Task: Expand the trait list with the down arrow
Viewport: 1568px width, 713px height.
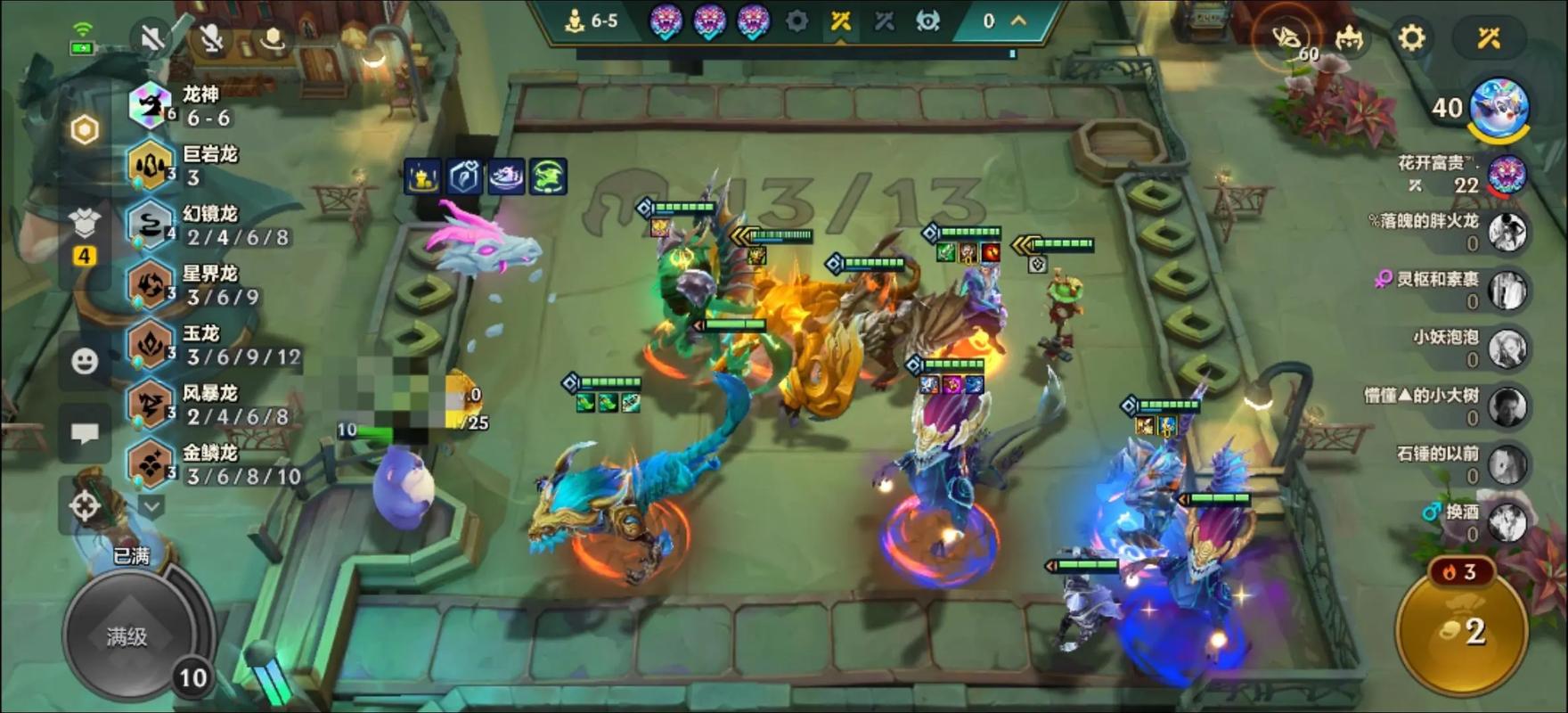Action: tap(151, 507)
